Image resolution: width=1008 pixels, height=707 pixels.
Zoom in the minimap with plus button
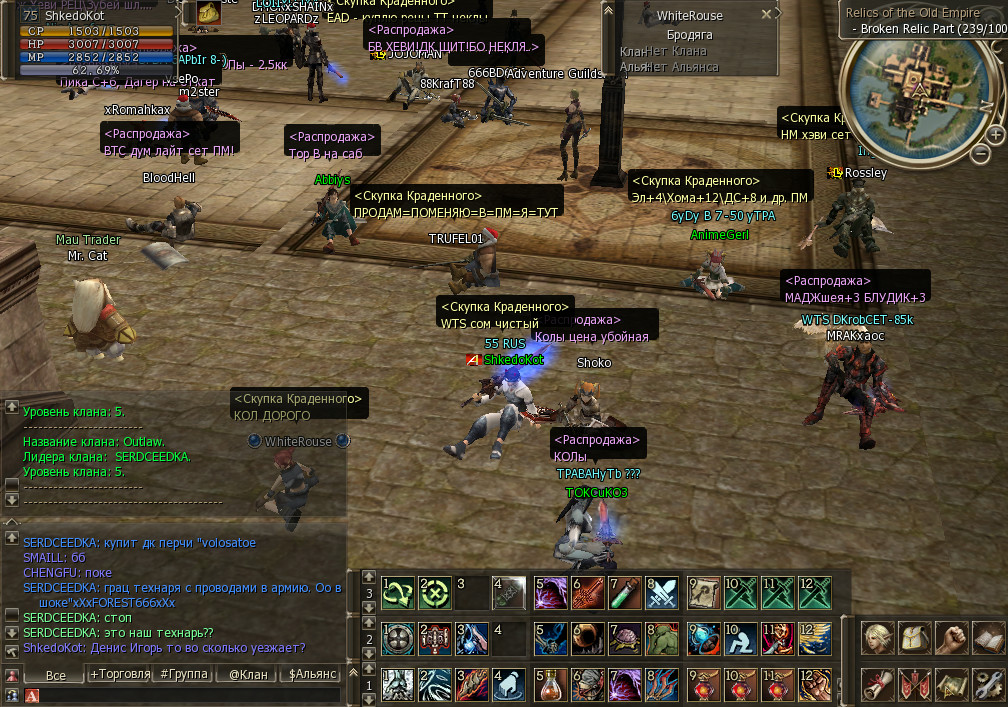[x=996, y=134]
